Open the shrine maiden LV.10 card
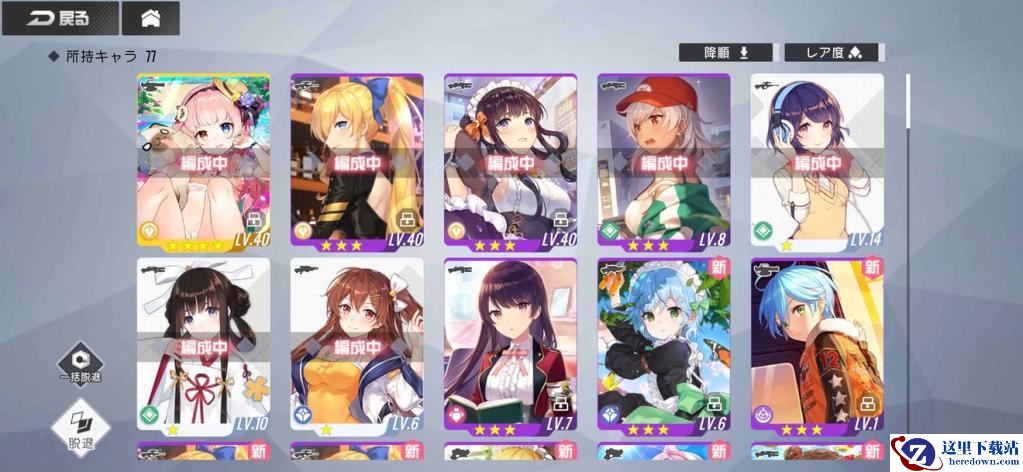1023x472 pixels. coord(203,345)
